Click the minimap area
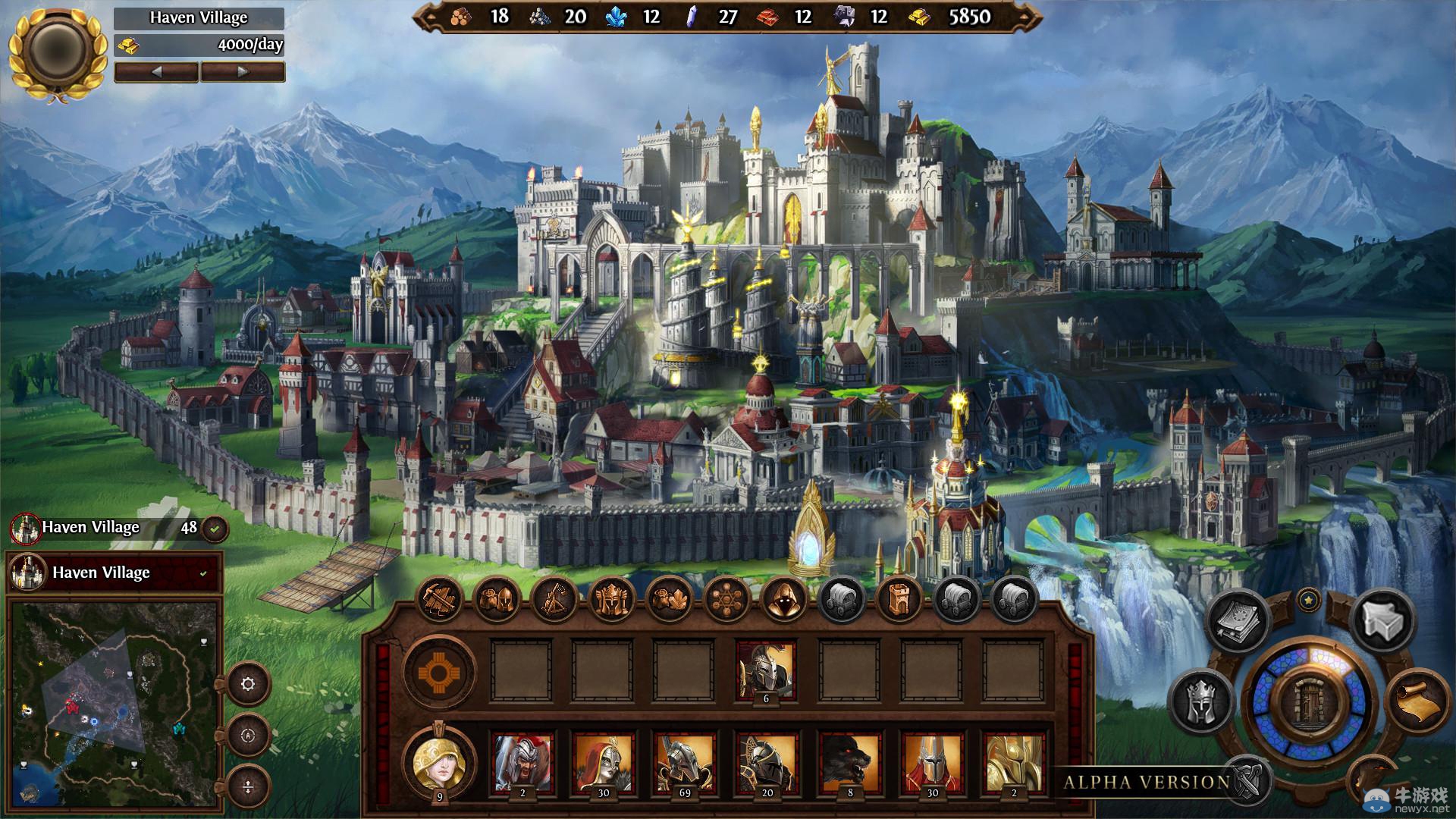Screen dimensions: 1456x819 115,705
